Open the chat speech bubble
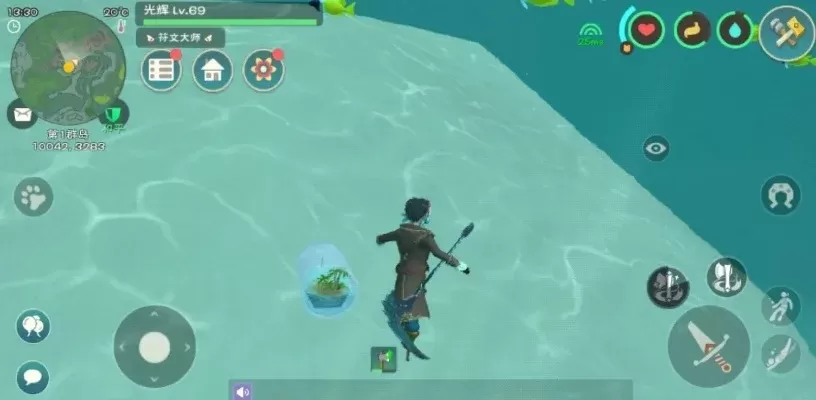Screen dimensions: 816x400 (x=32, y=377)
